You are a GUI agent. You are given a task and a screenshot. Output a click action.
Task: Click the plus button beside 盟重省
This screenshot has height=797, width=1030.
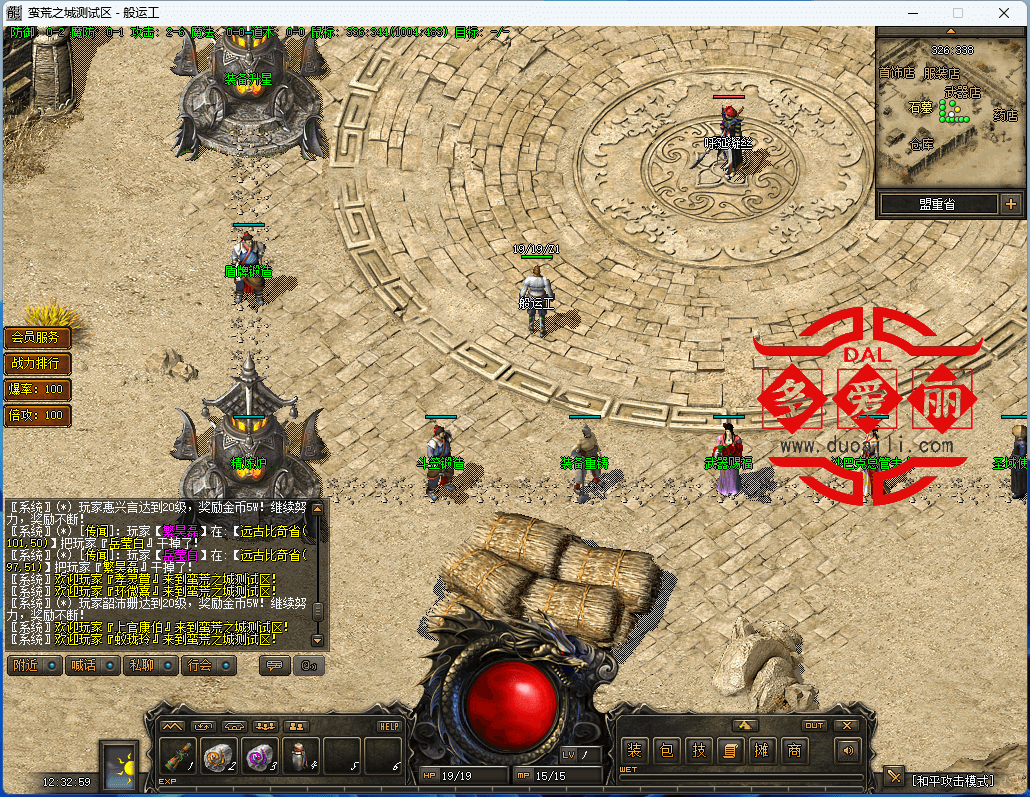click(x=1011, y=204)
